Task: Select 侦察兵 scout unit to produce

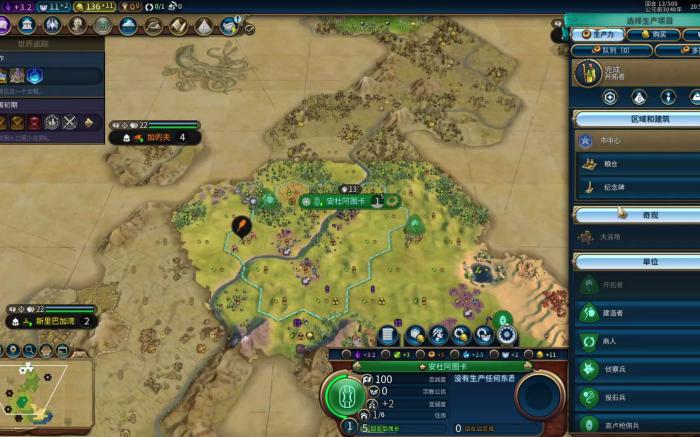Action: [x=640, y=369]
